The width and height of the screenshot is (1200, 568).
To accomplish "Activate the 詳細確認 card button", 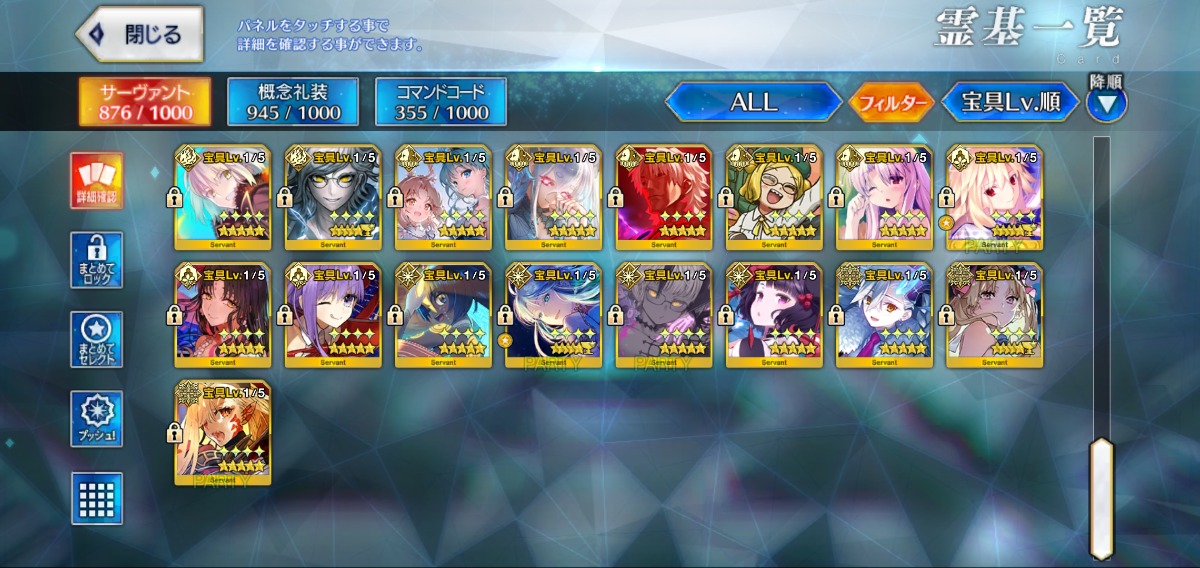I will click(x=97, y=181).
